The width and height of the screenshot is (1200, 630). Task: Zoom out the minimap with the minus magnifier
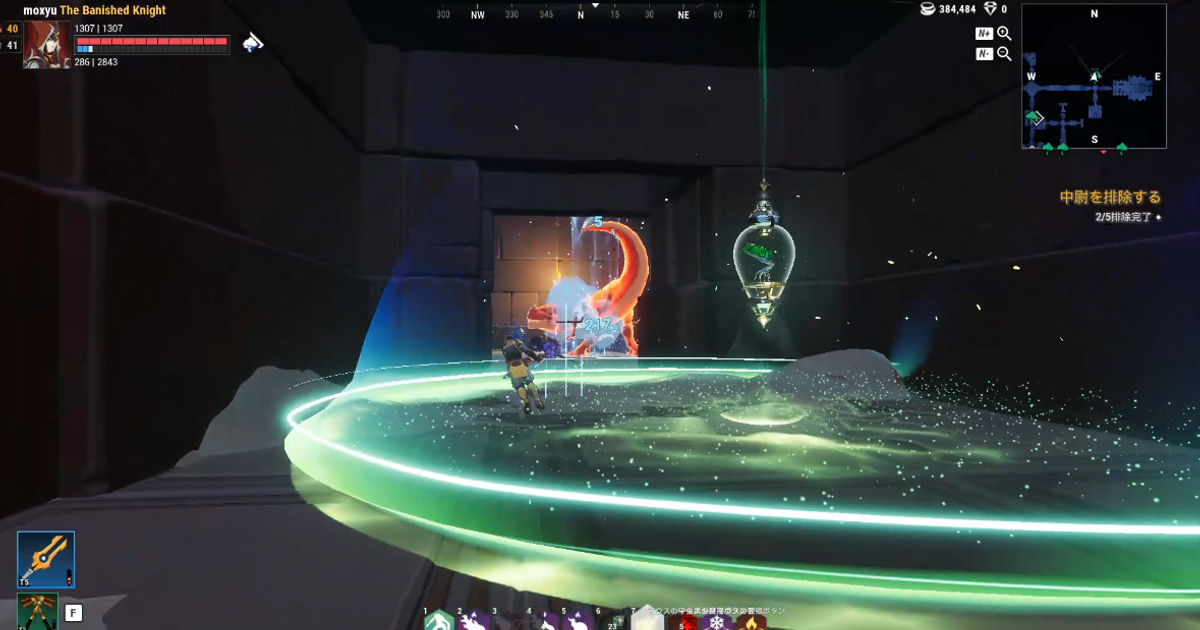(1004, 54)
